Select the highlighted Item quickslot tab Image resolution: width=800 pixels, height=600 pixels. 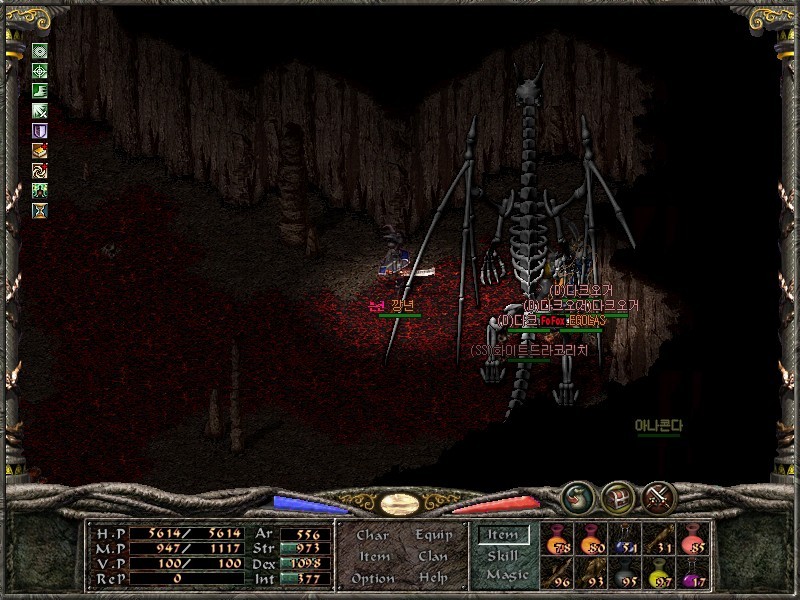tap(503, 535)
